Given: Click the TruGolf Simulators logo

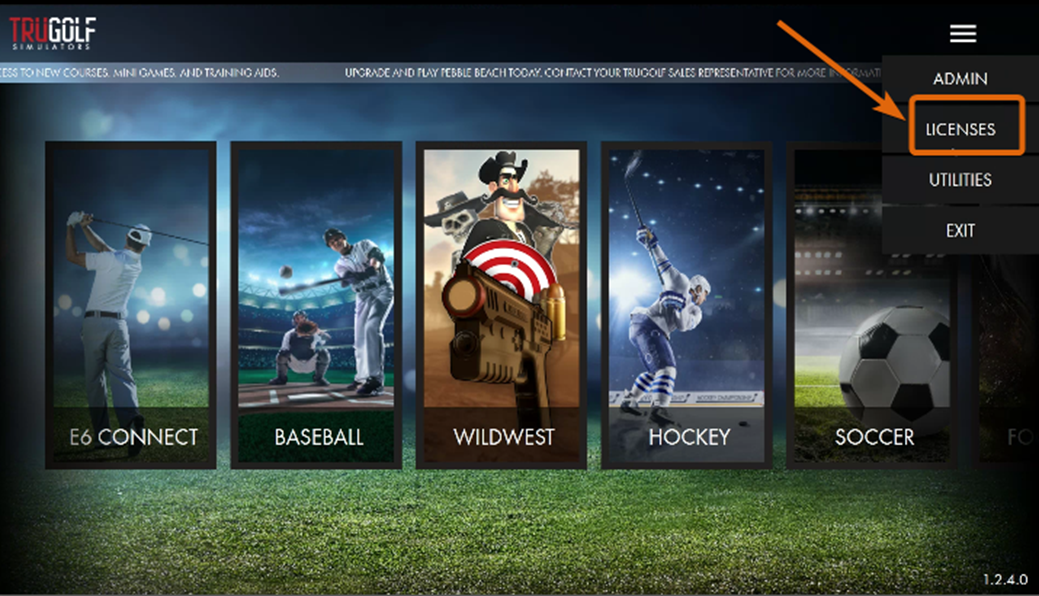Looking at the screenshot, I should coord(53,33).
